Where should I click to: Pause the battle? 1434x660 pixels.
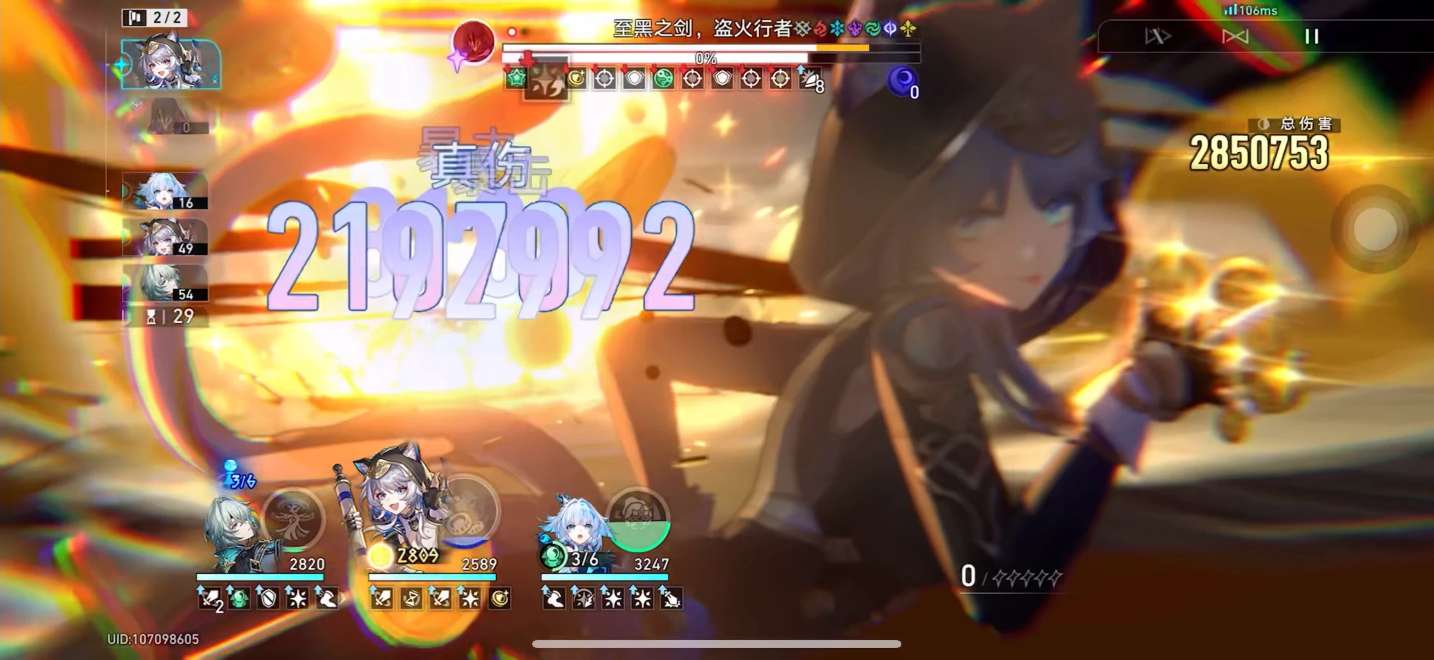click(1311, 37)
